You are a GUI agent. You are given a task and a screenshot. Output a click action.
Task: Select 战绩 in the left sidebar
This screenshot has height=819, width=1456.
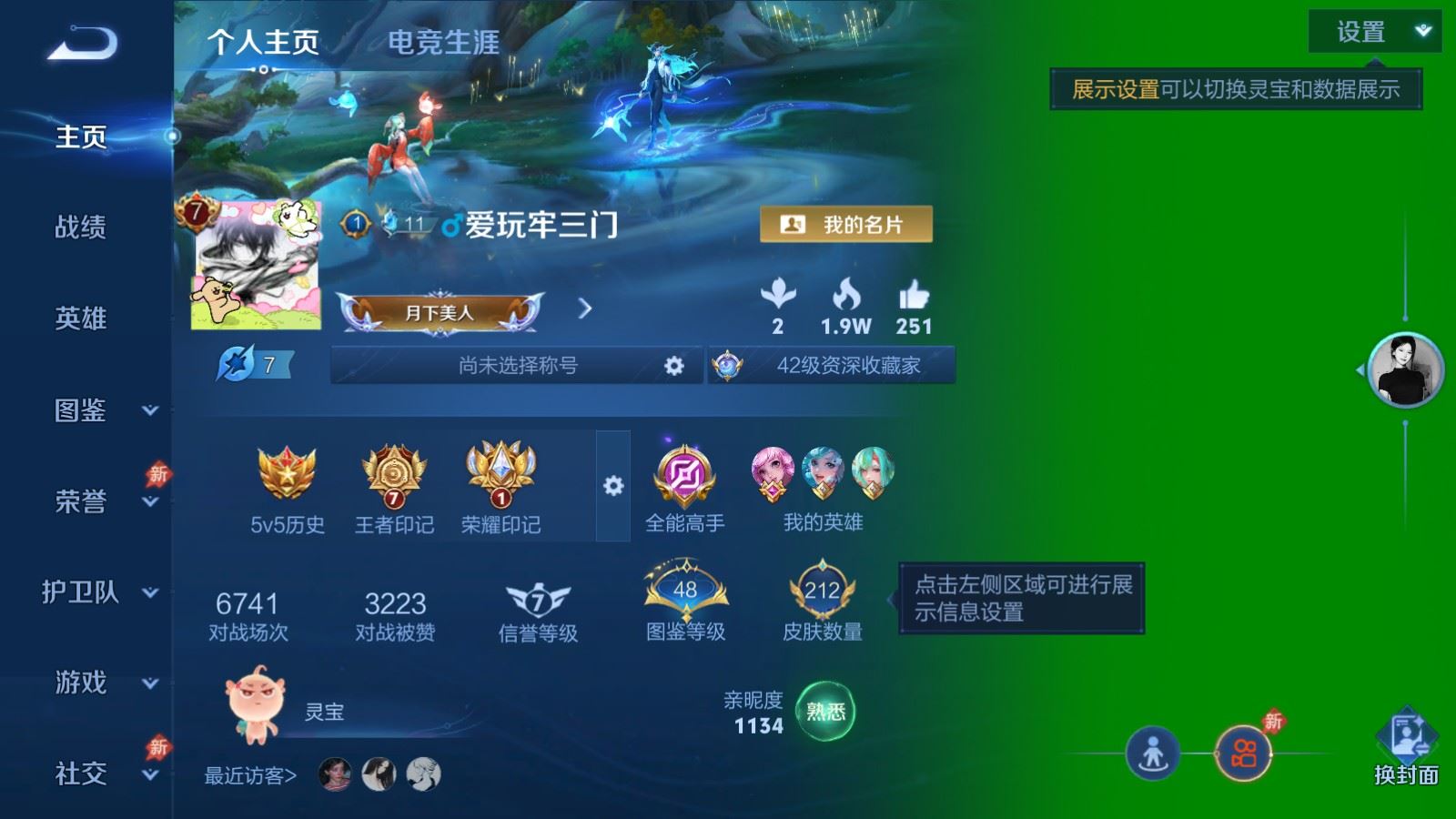click(78, 228)
